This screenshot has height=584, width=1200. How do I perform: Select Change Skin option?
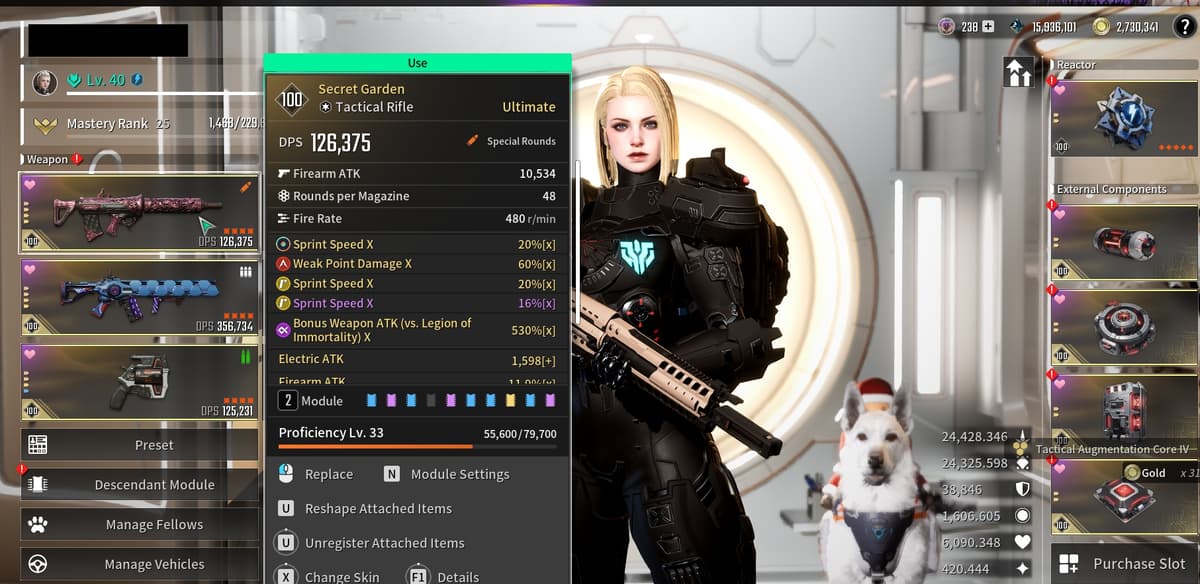pyautogui.click(x=341, y=576)
